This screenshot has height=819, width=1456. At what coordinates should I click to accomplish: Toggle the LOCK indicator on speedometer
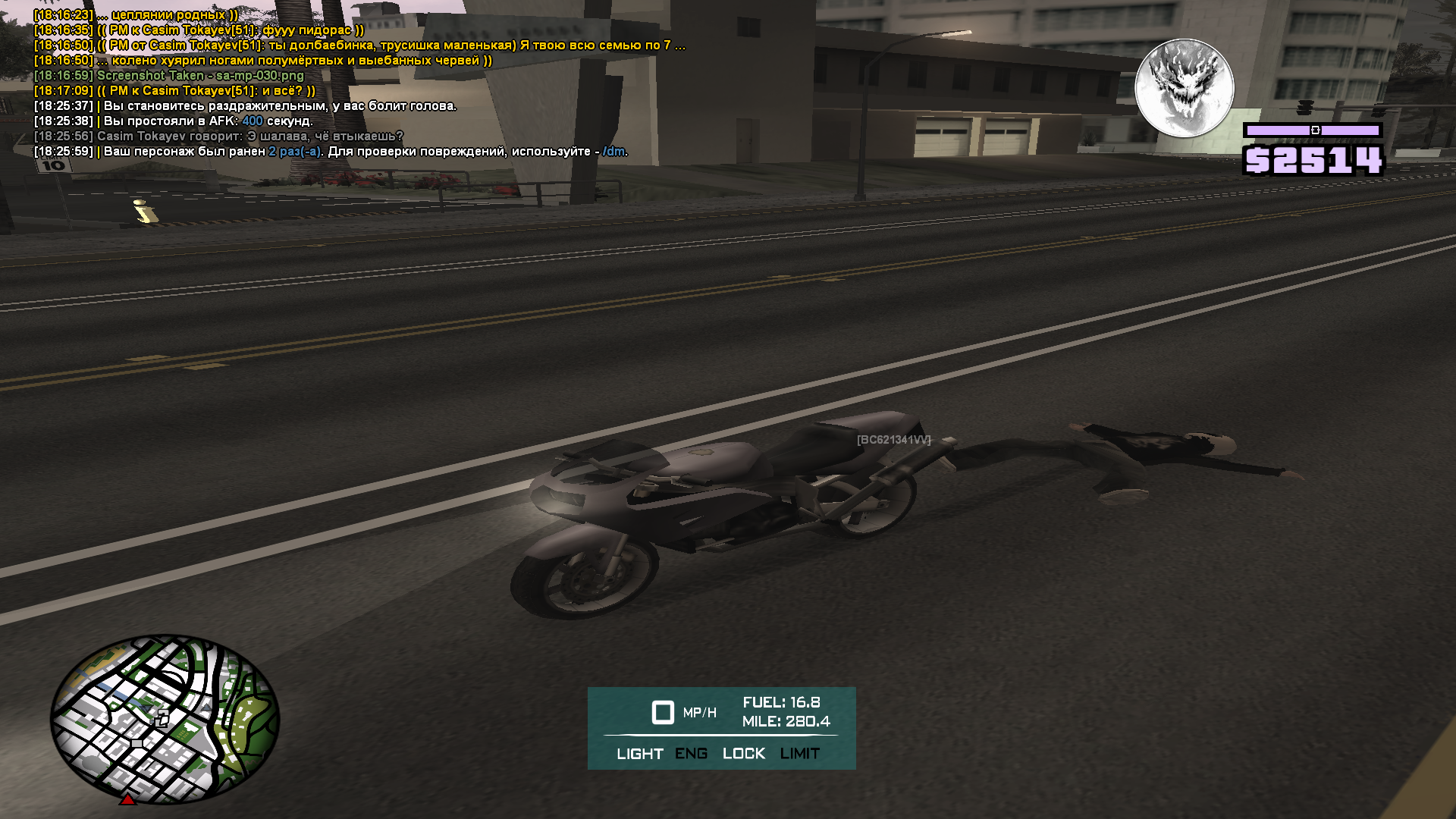743,754
